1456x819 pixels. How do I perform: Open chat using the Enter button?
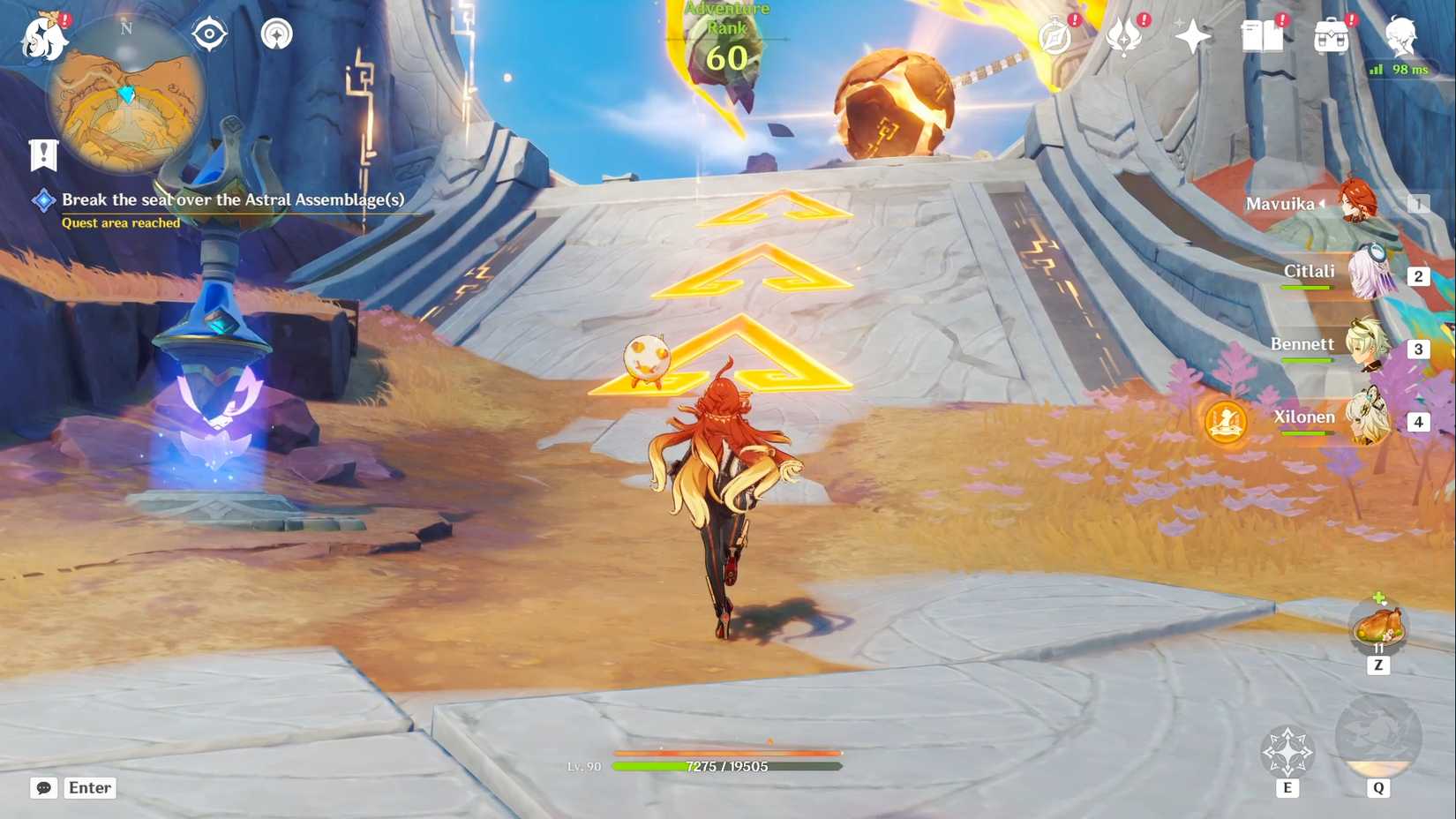(x=88, y=787)
